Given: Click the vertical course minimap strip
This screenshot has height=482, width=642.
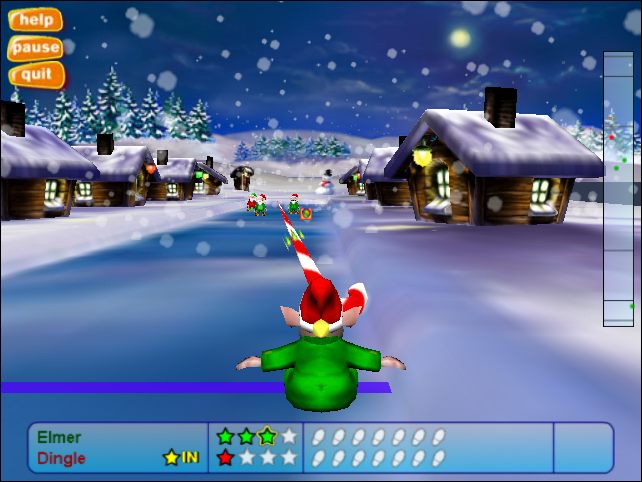Looking at the screenshot, I should pyautogui.click(x=618, y=189).
